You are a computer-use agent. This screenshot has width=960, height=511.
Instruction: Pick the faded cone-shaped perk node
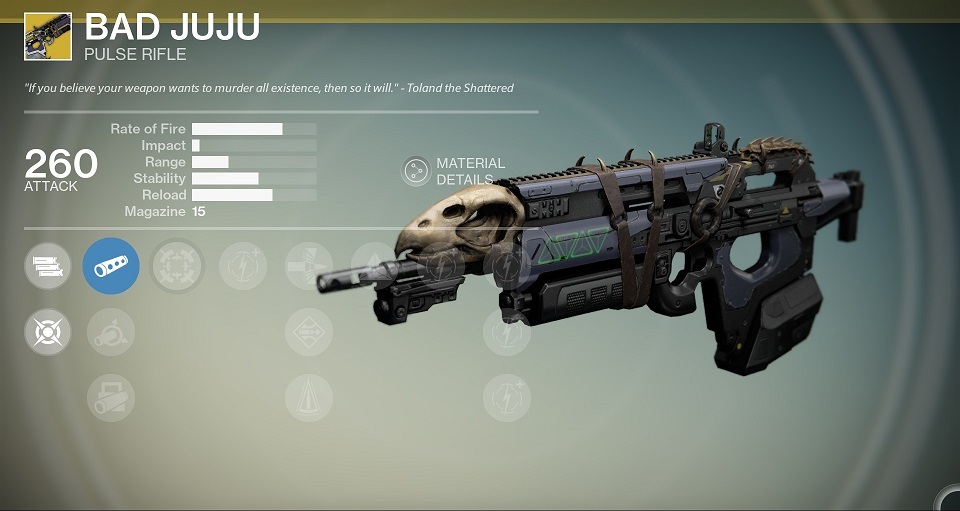coord(308,397)
